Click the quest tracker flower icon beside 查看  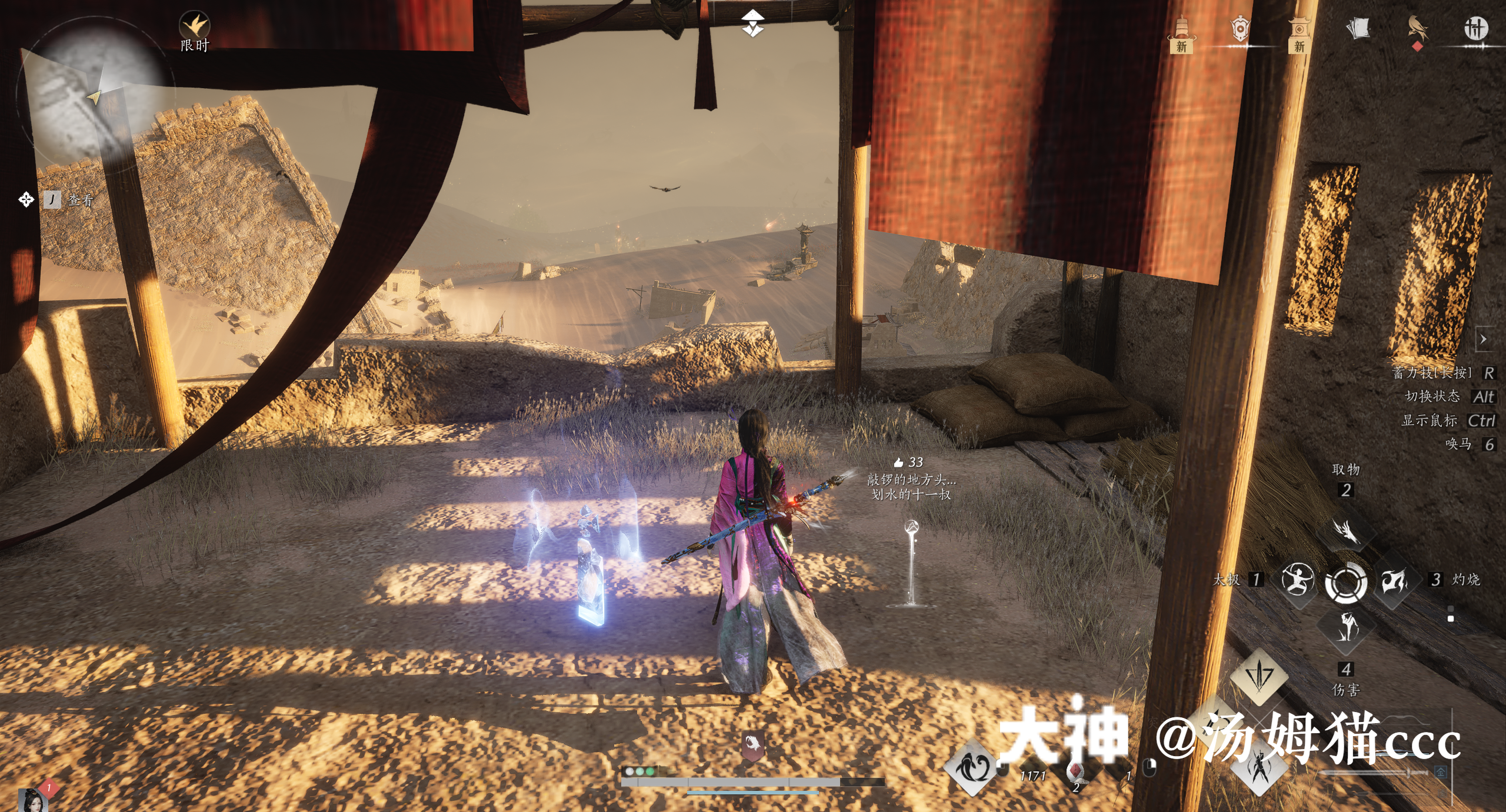click(26, 200)
